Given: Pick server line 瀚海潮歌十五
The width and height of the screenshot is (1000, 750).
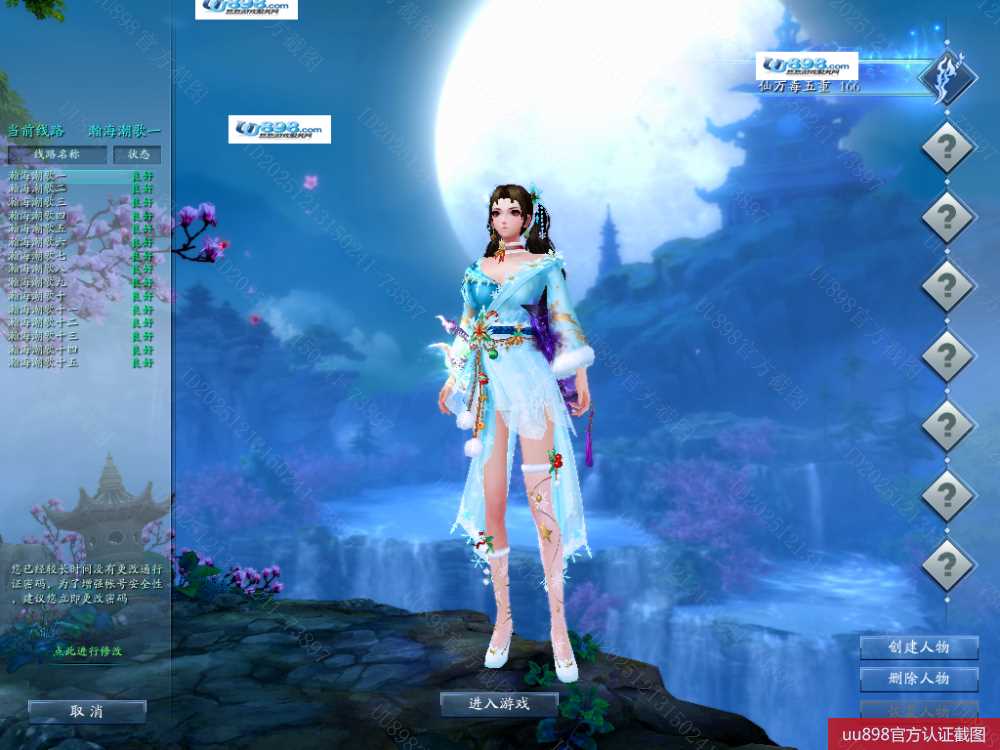Looking at the screenshot, I should click(x=44, y=363).
